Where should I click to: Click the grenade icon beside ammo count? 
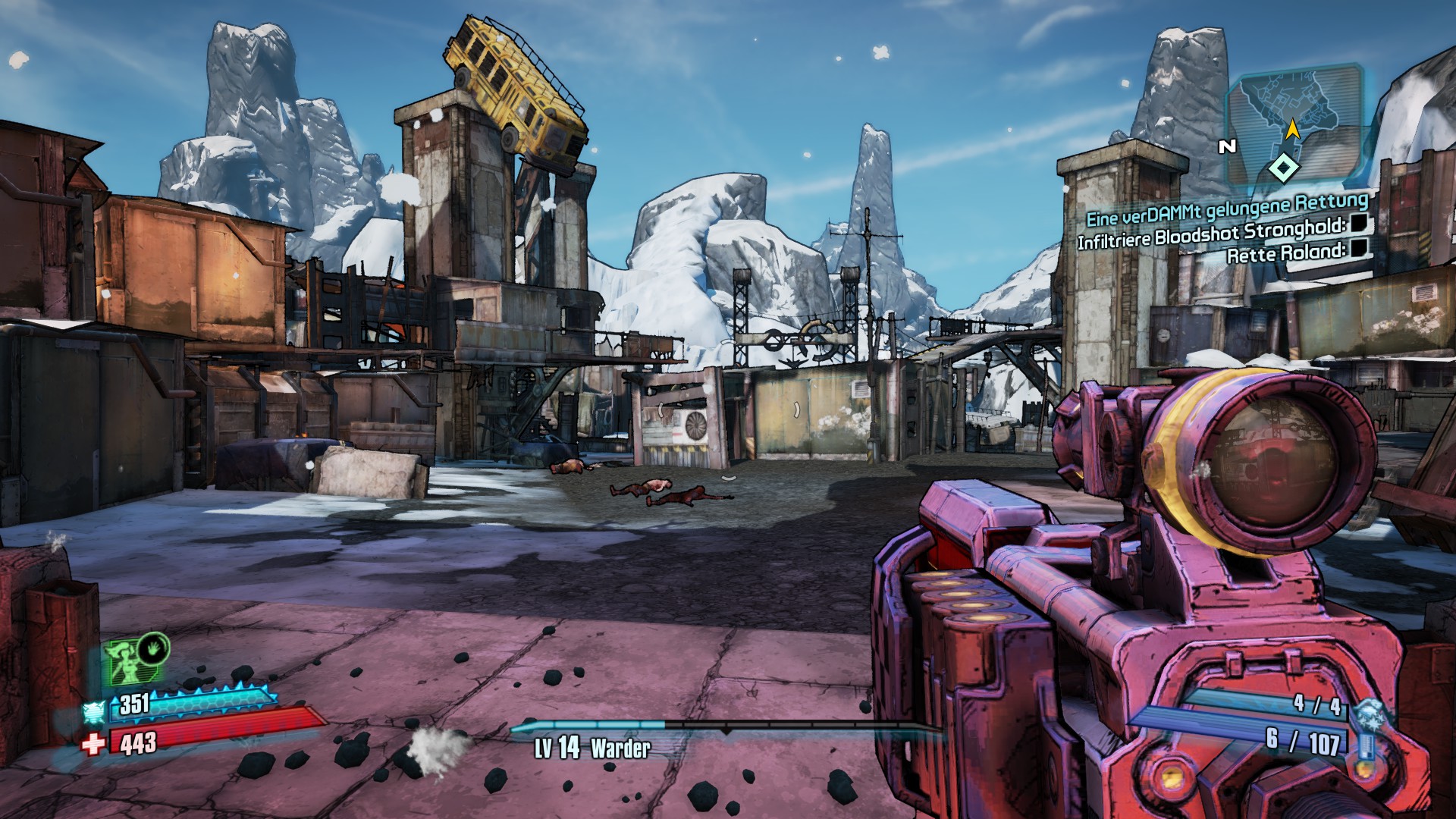click(1367, 714)
